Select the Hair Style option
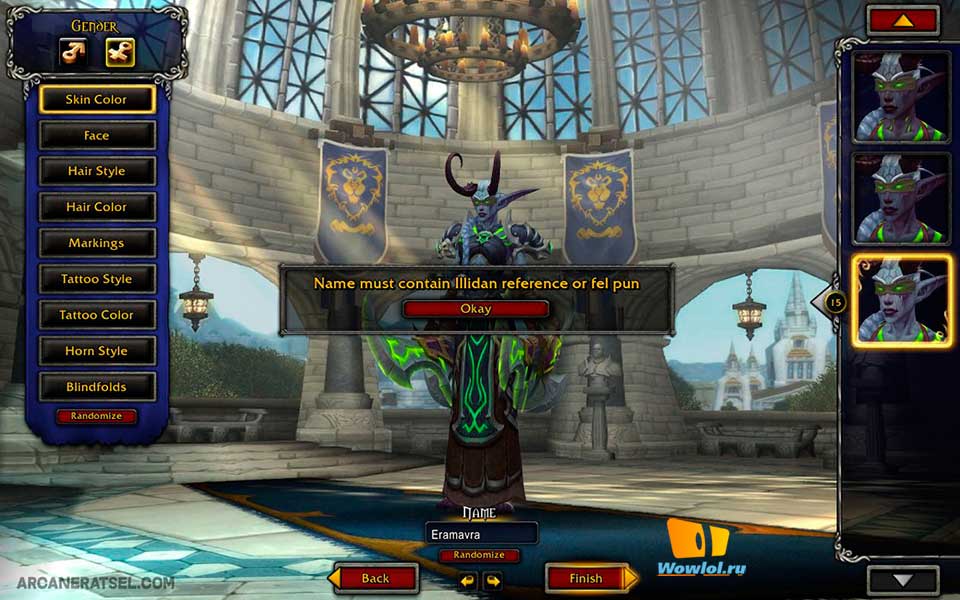 tap(97, 171)
